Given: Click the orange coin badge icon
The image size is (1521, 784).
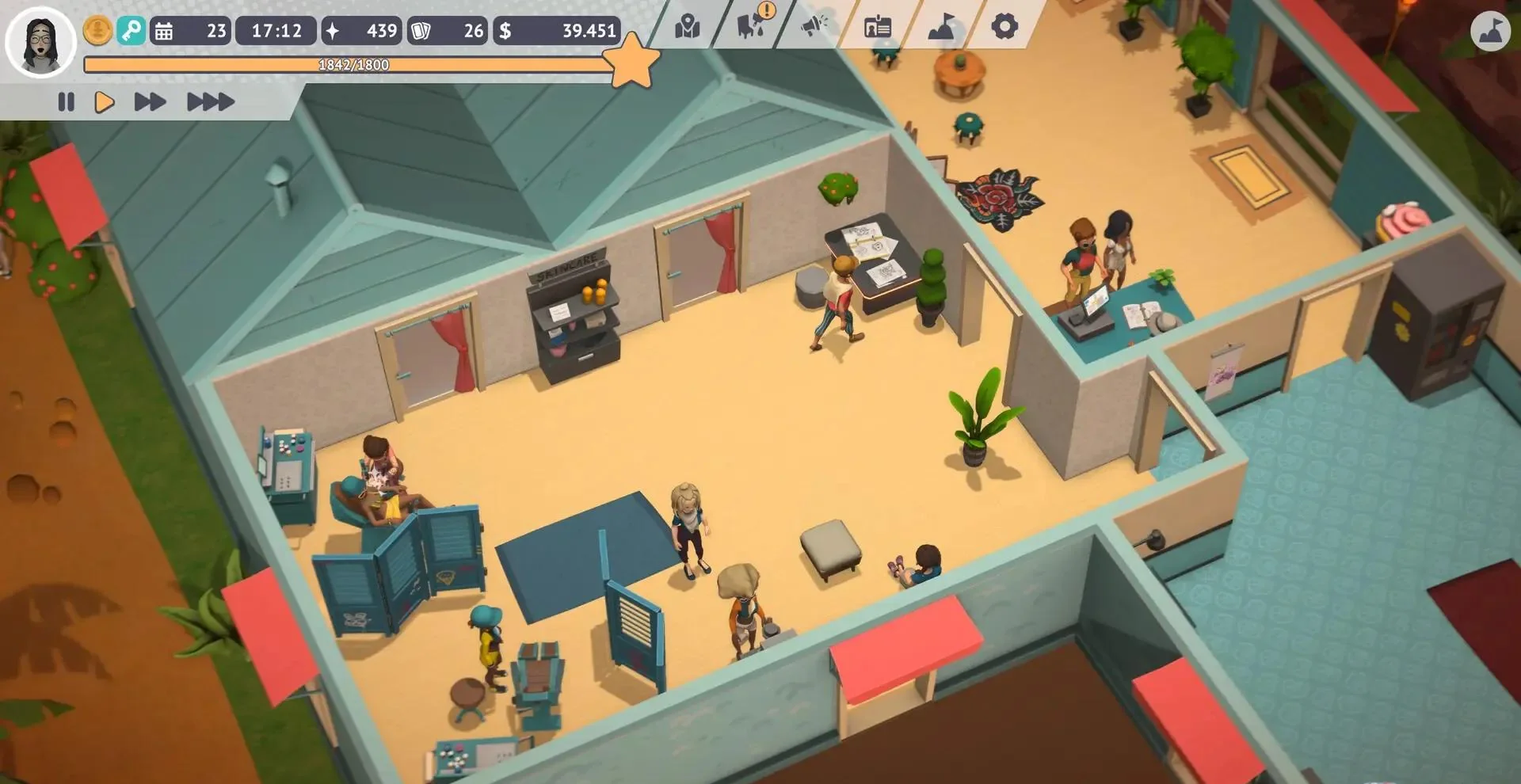Looking at the screenshot, I should pos(97,31).
